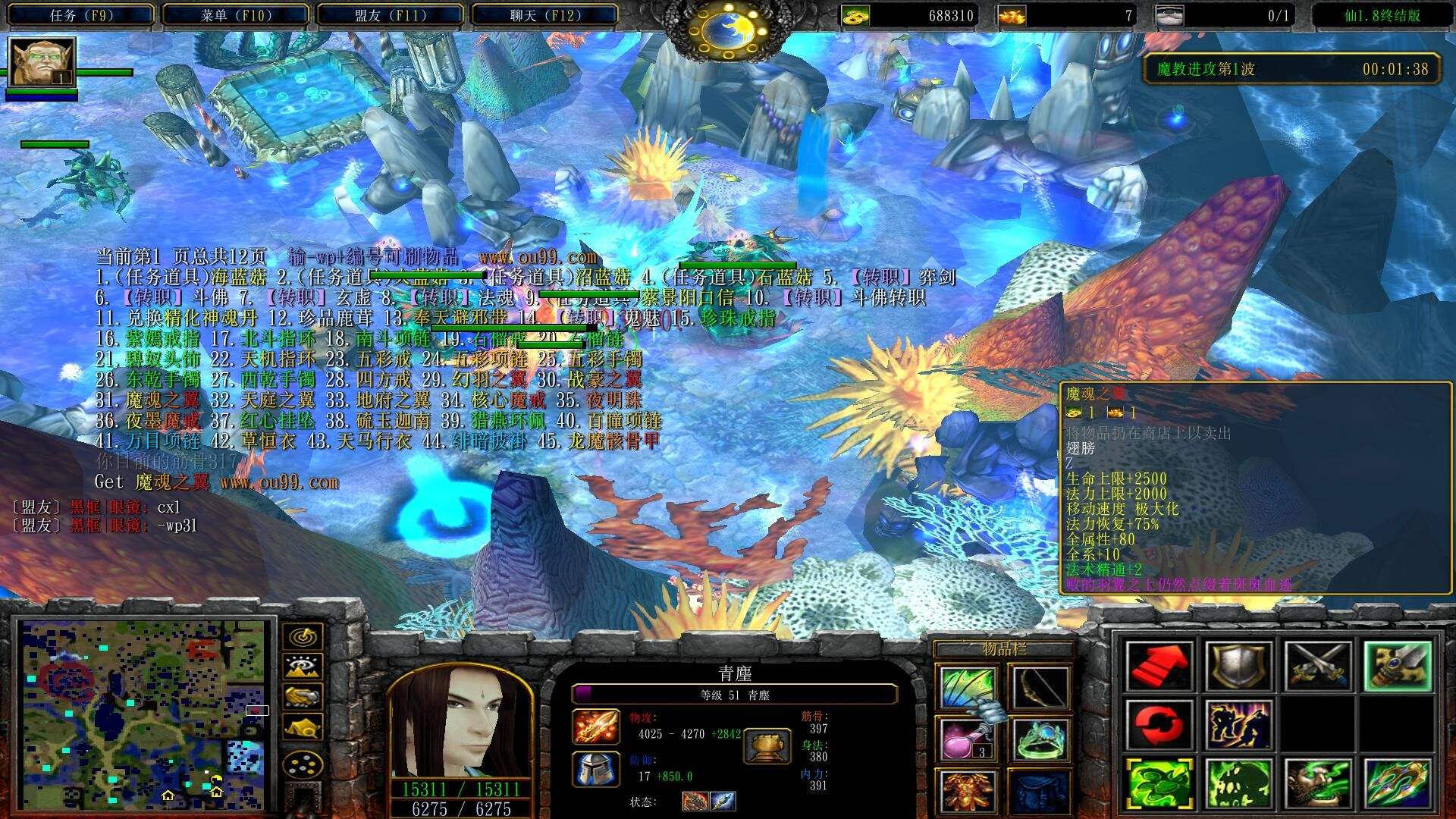Click the 青鏖 hero portrait
Screen dimensions: 1456x819
click(460, 720)
